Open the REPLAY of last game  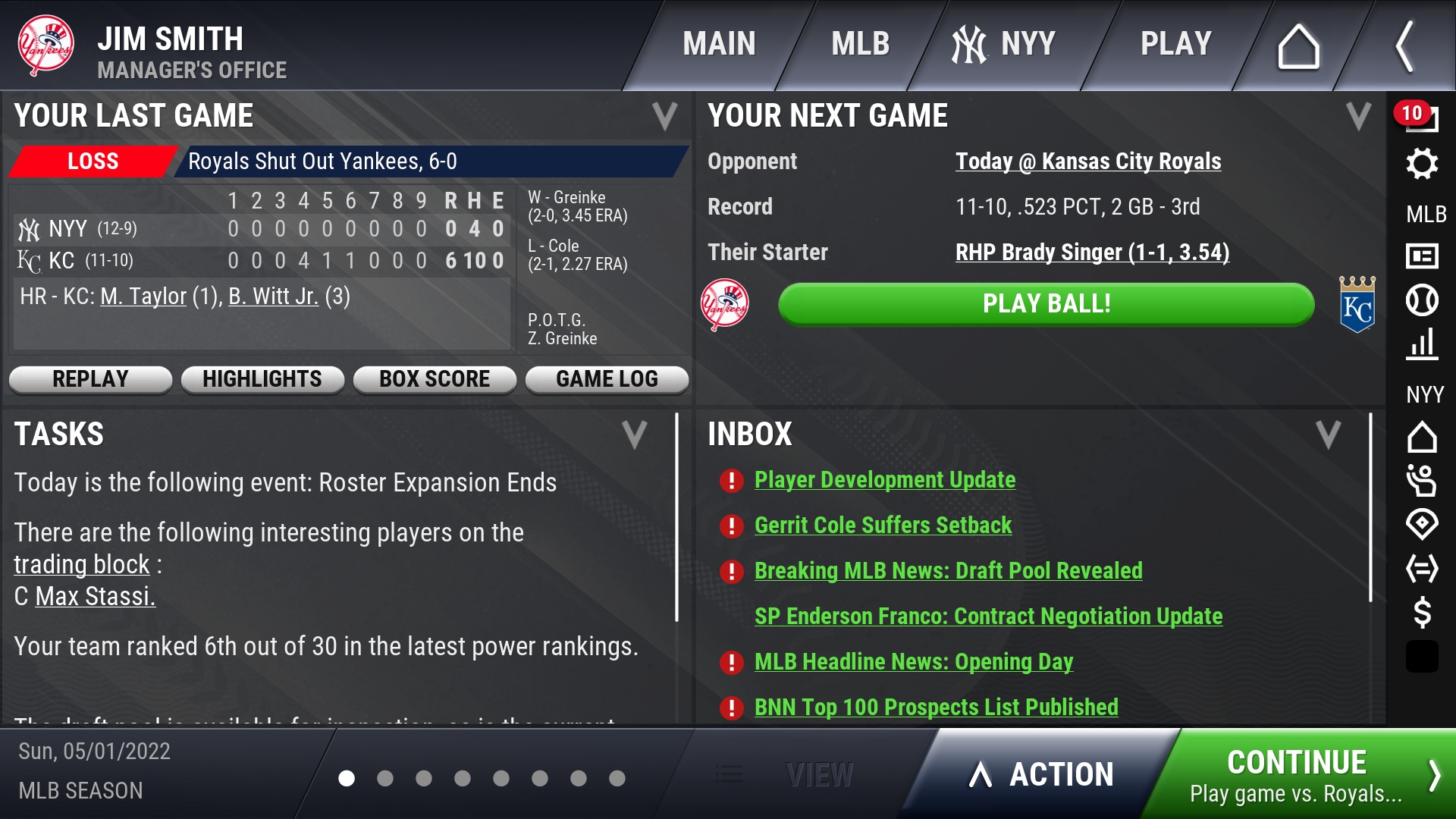(x=90, y=379)
